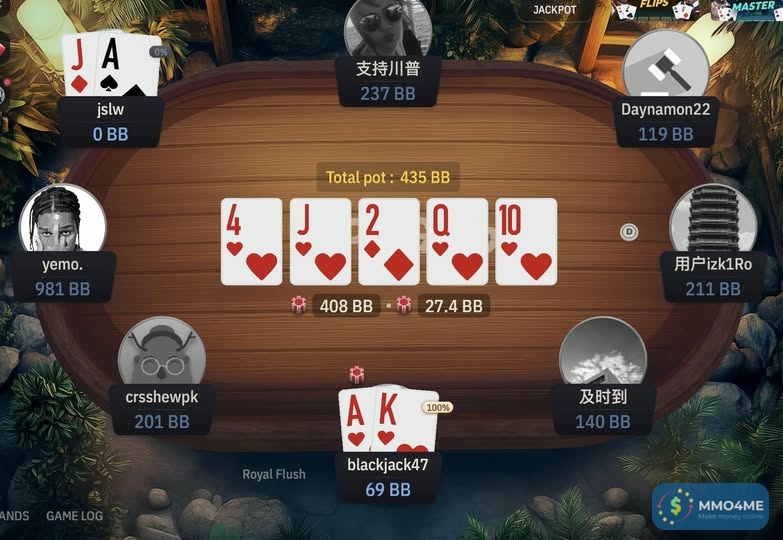This screenshot has width=783, height=540.
Task: Open the Game Log panel
Action: pos(74,516)
